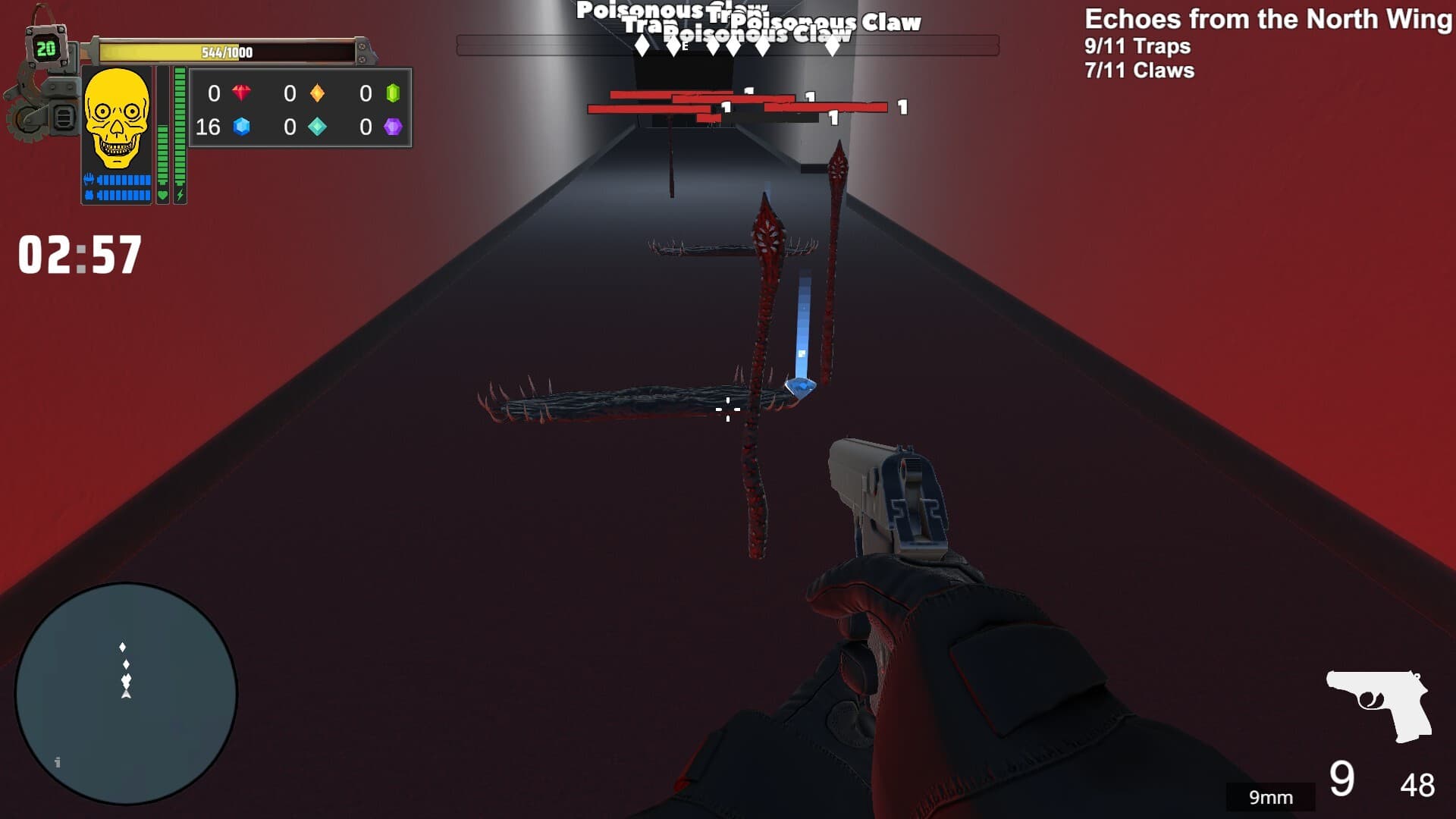Click the blue armor fist indicator
This screenshot has width=1456, height=819.
click(89, 179)
